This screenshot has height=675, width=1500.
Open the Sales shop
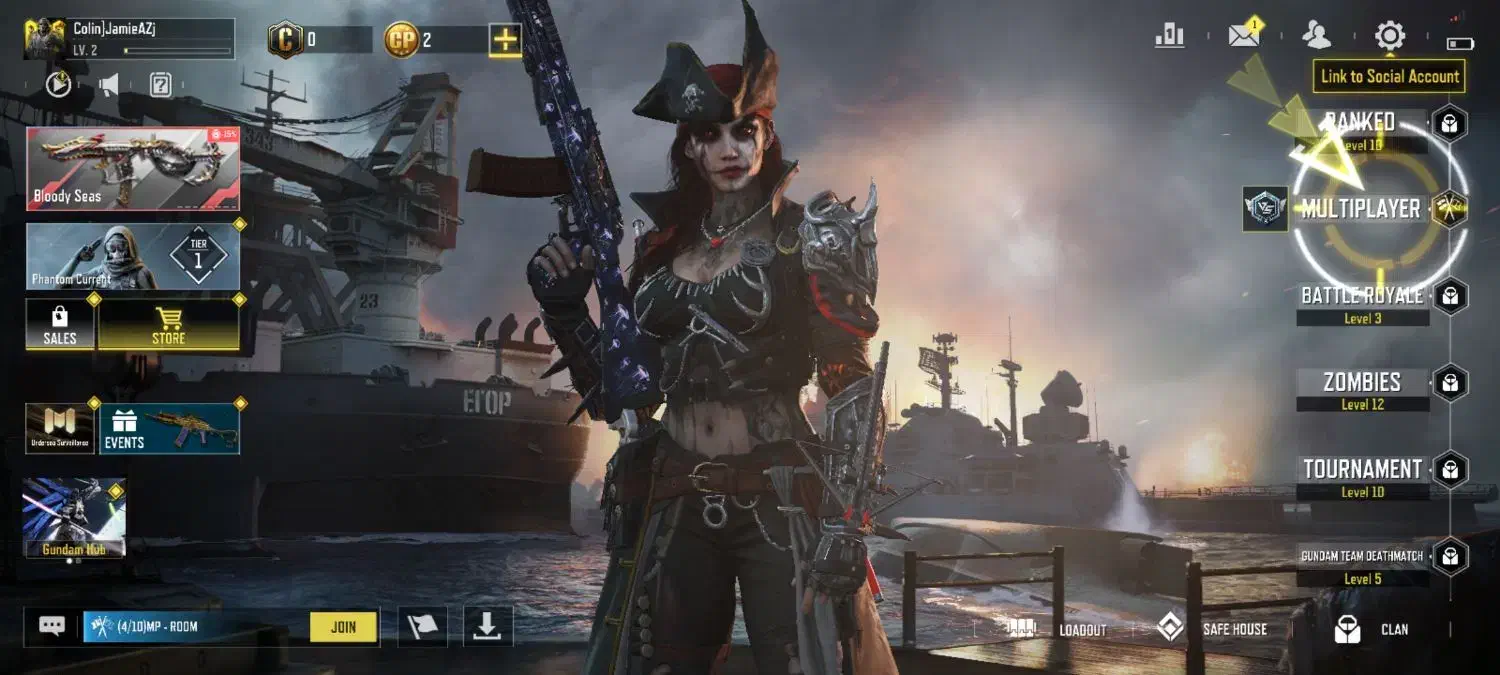click(60, 325)
